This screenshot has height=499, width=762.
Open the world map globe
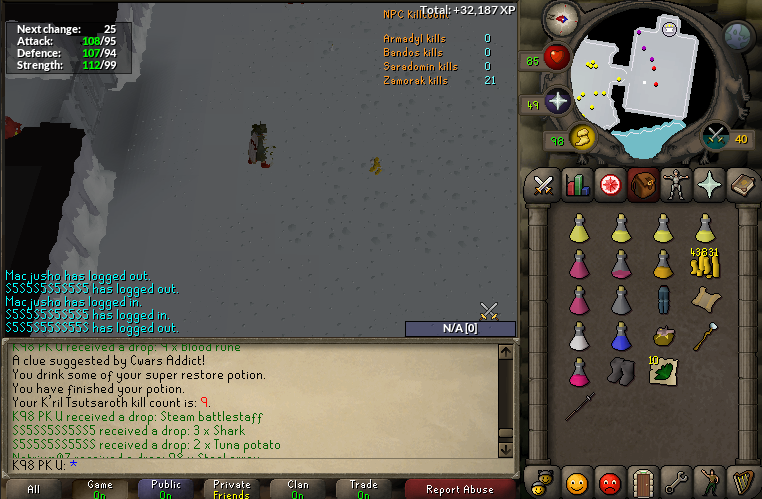(x=737, y=37)
